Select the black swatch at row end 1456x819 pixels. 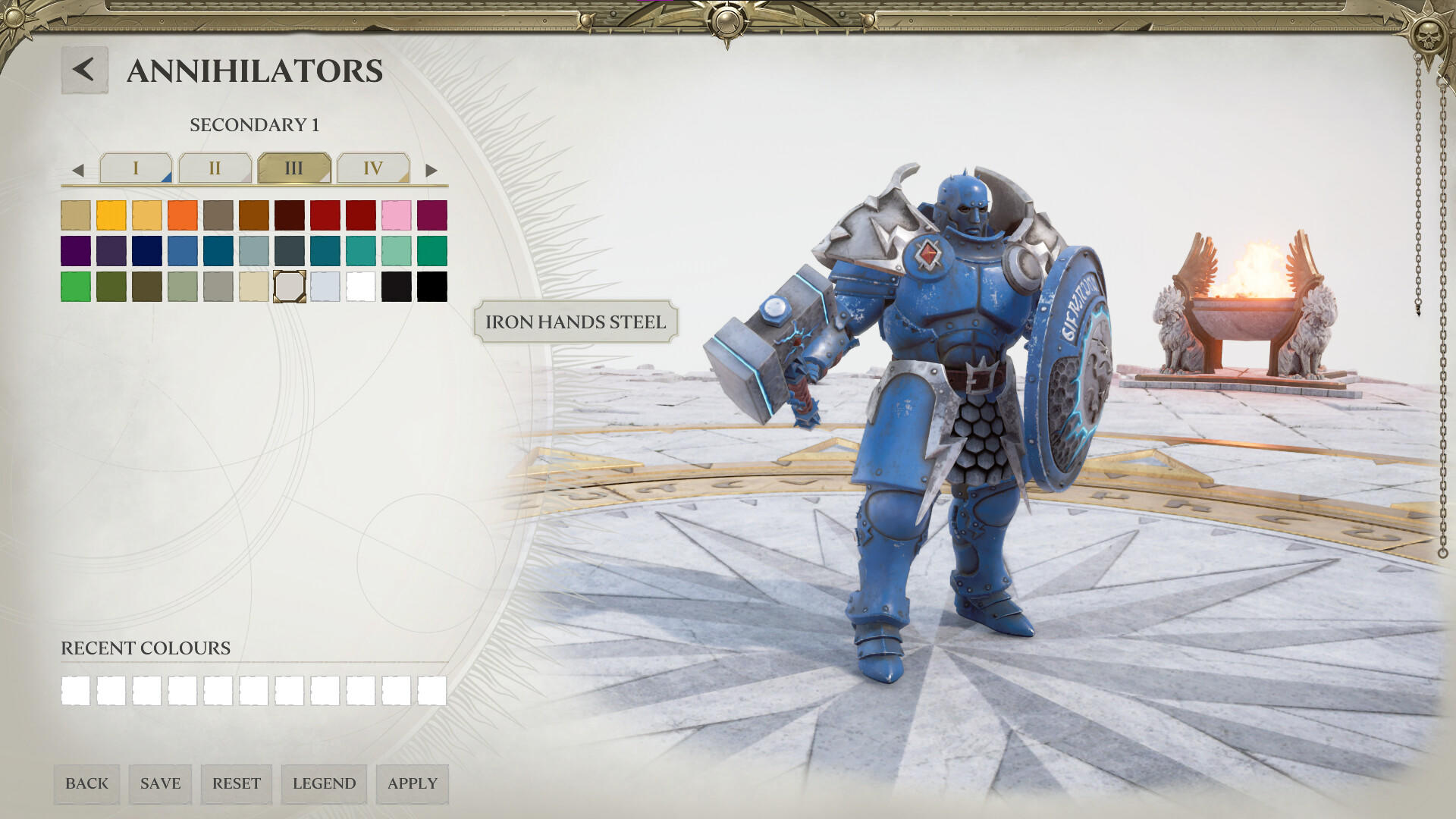[x=433, y=286]
